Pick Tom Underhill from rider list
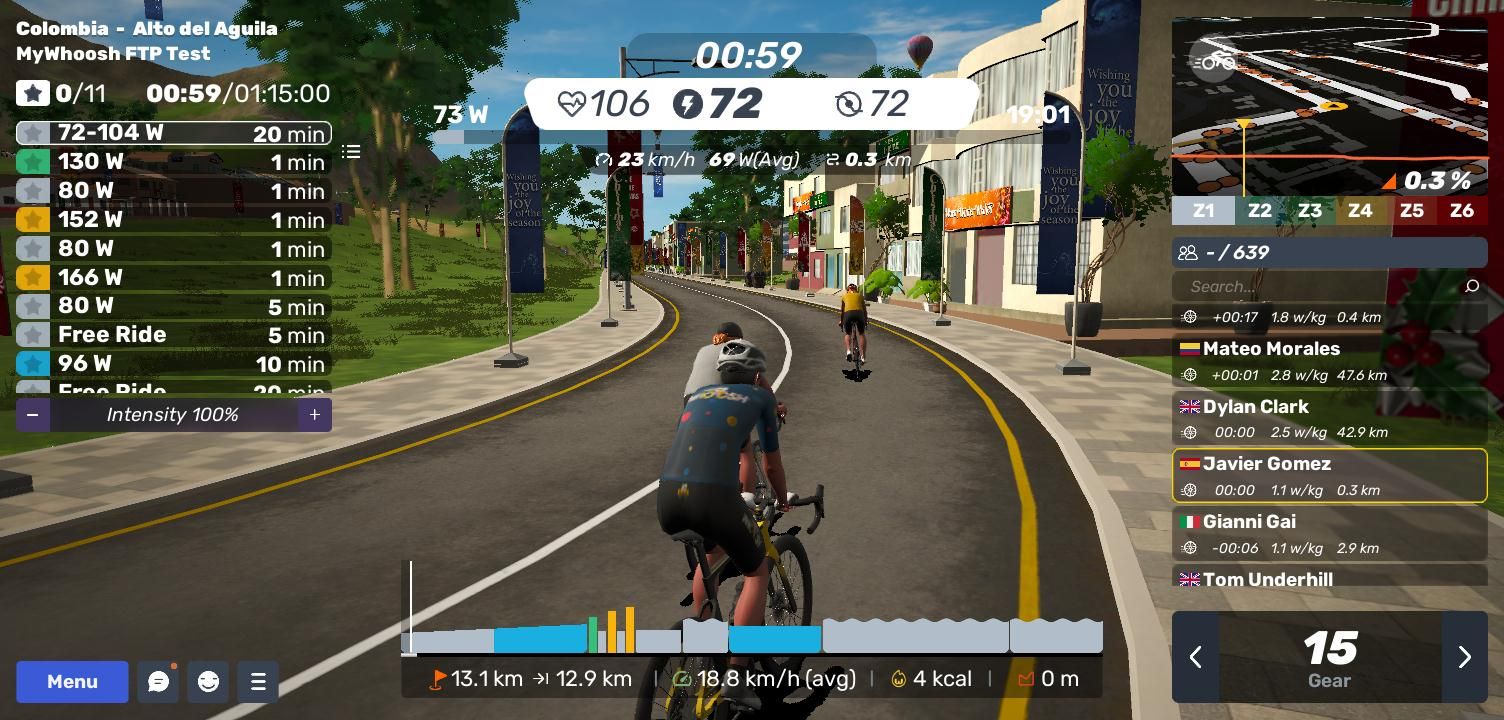Image resolution: width=1504 pixels, height=720 pixels. pyautogui.click(x=1329, y=578)
